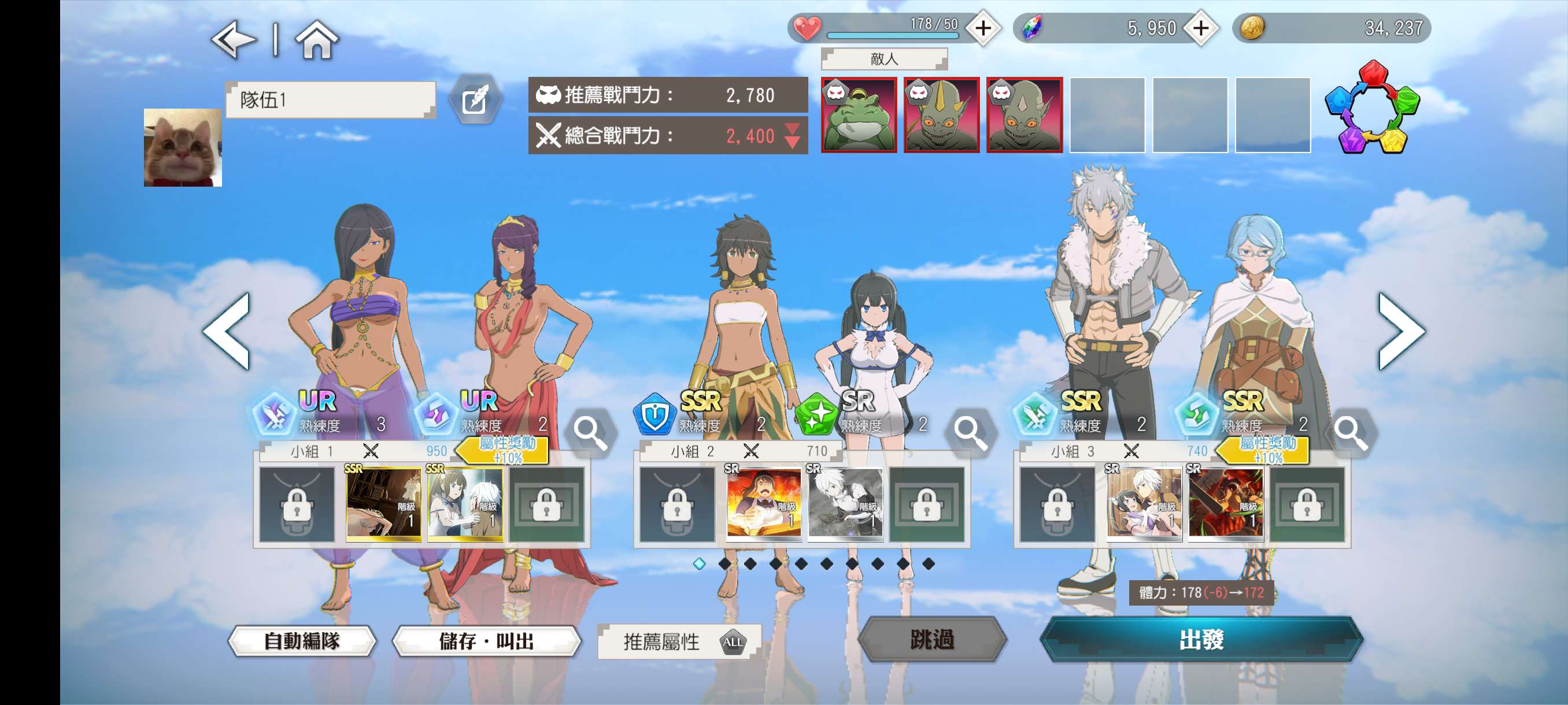Click 自動編隊 auto-formation button
Image resolution: width=1568 pixels, height=705 pixels.
[302, 641]
